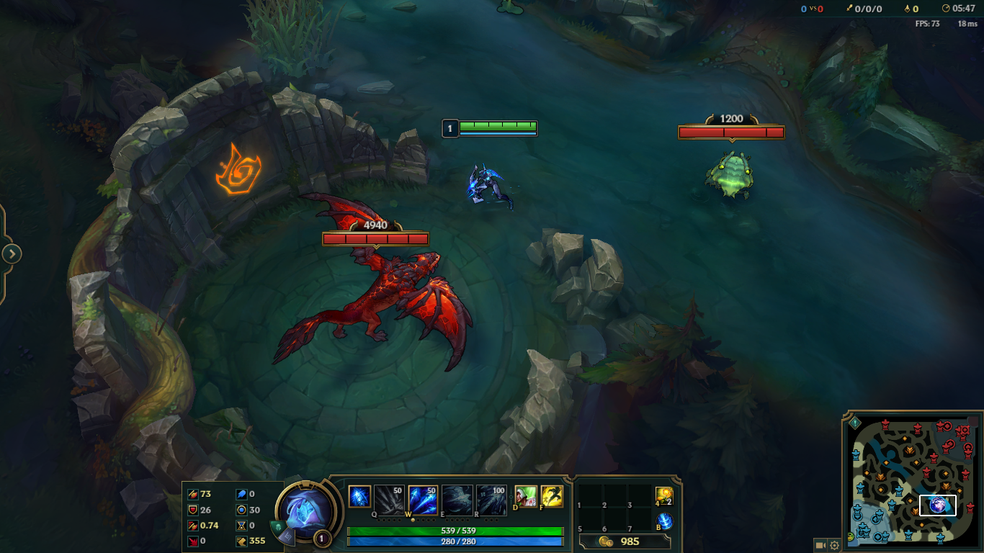Use the D summoner spell
The height and width of the screenshot is (553, 984).
click(x=525, y=496)
